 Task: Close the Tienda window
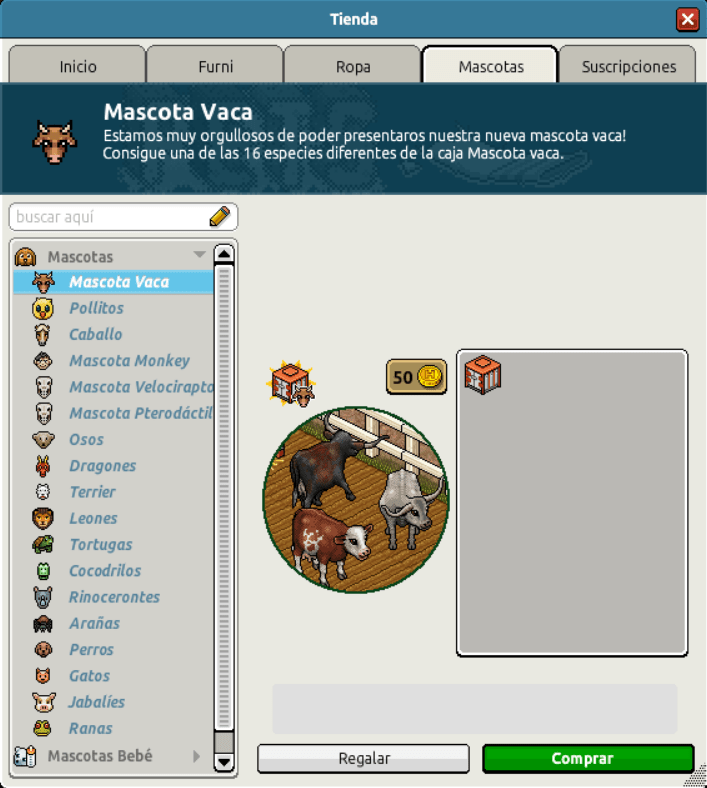pos(687,19)
